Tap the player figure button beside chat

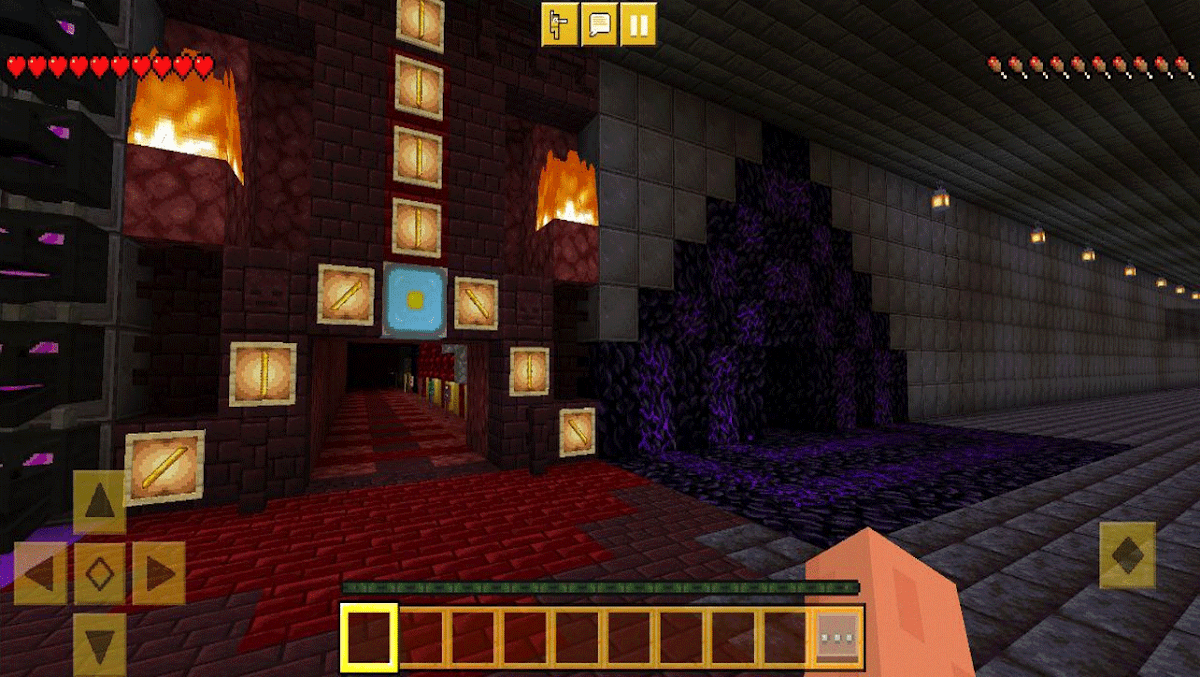(560, 25)
